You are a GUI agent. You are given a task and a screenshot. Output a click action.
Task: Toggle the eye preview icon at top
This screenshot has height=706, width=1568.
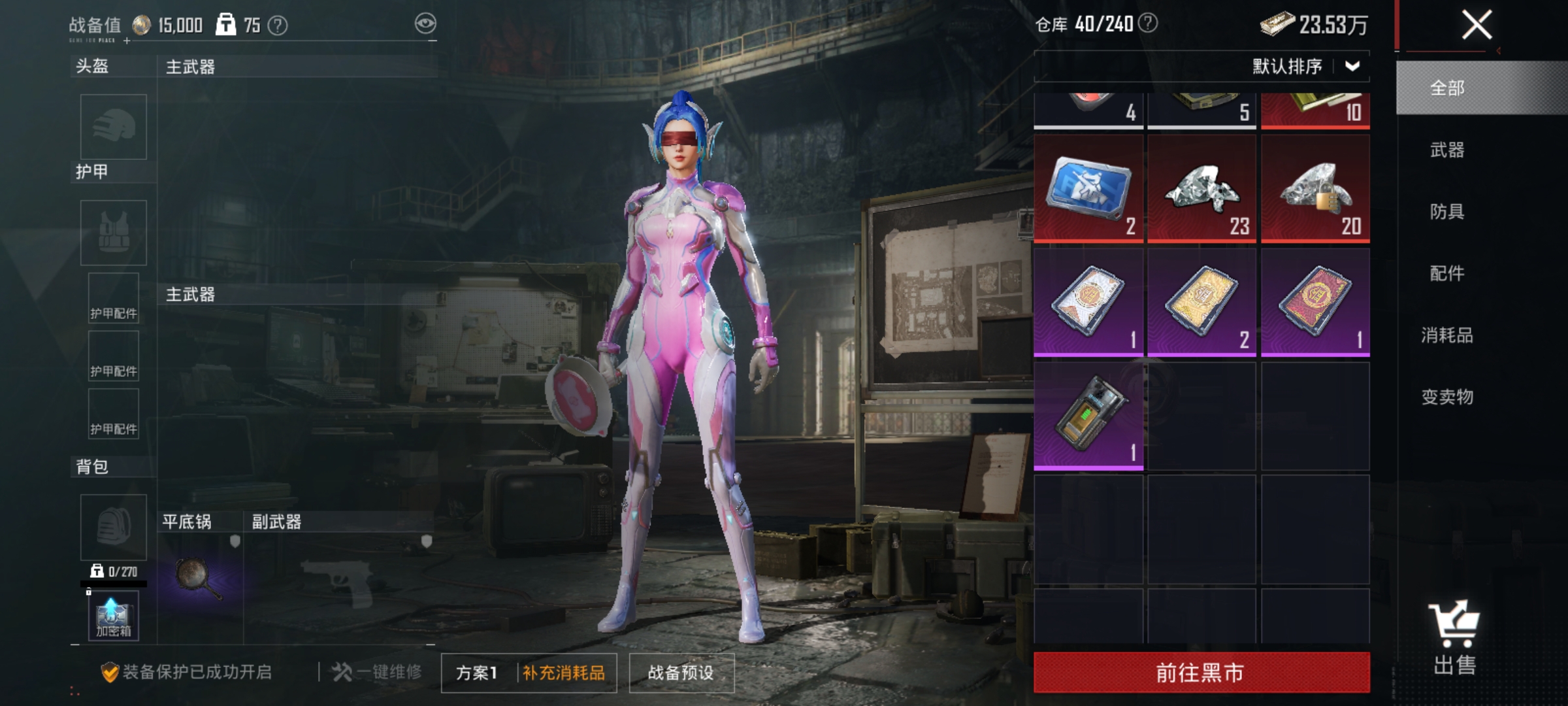click(x=425, y=22)
